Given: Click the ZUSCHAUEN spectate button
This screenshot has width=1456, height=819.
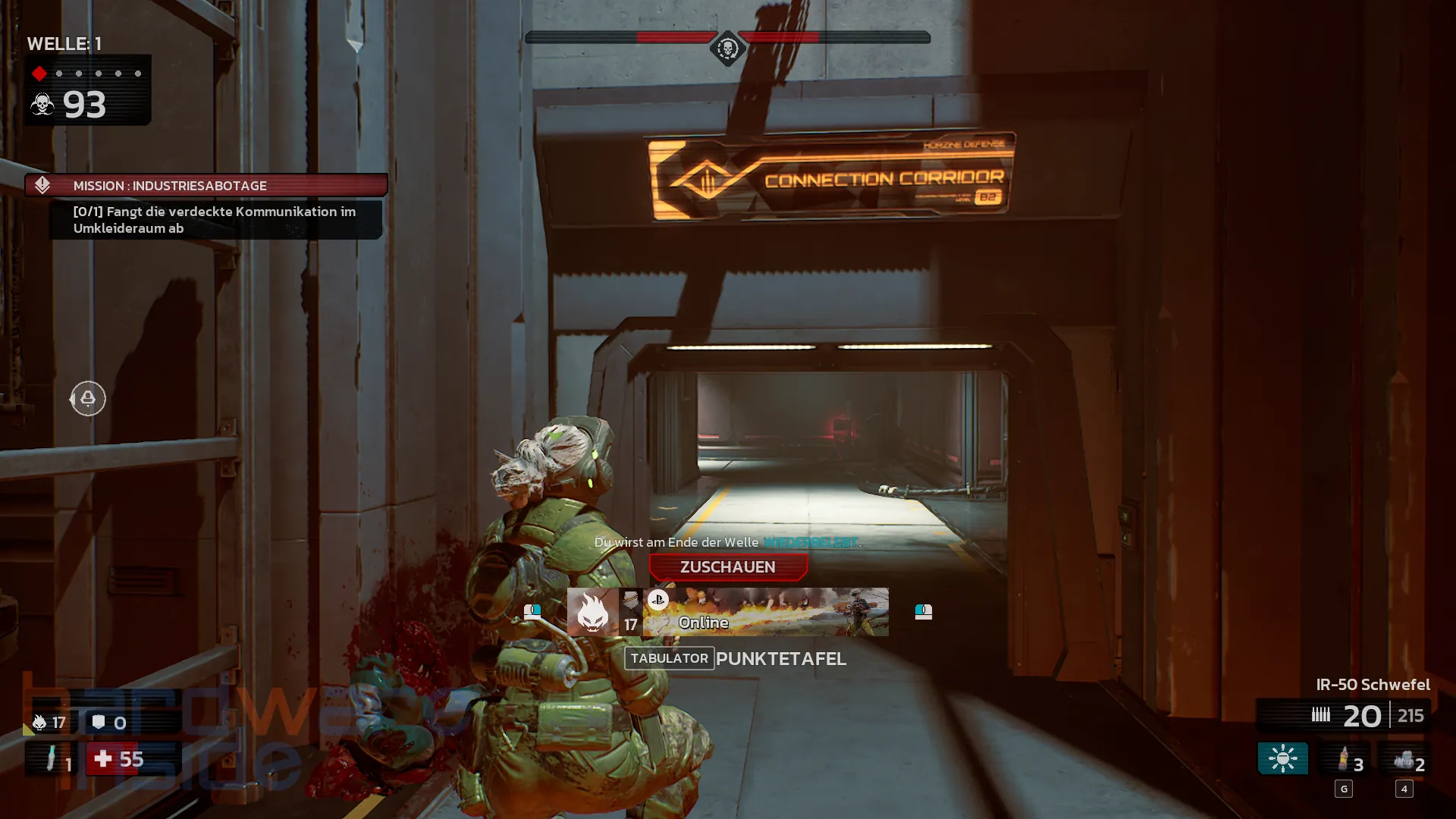Looking at the screenshot, I should click(x=728, y=567).
